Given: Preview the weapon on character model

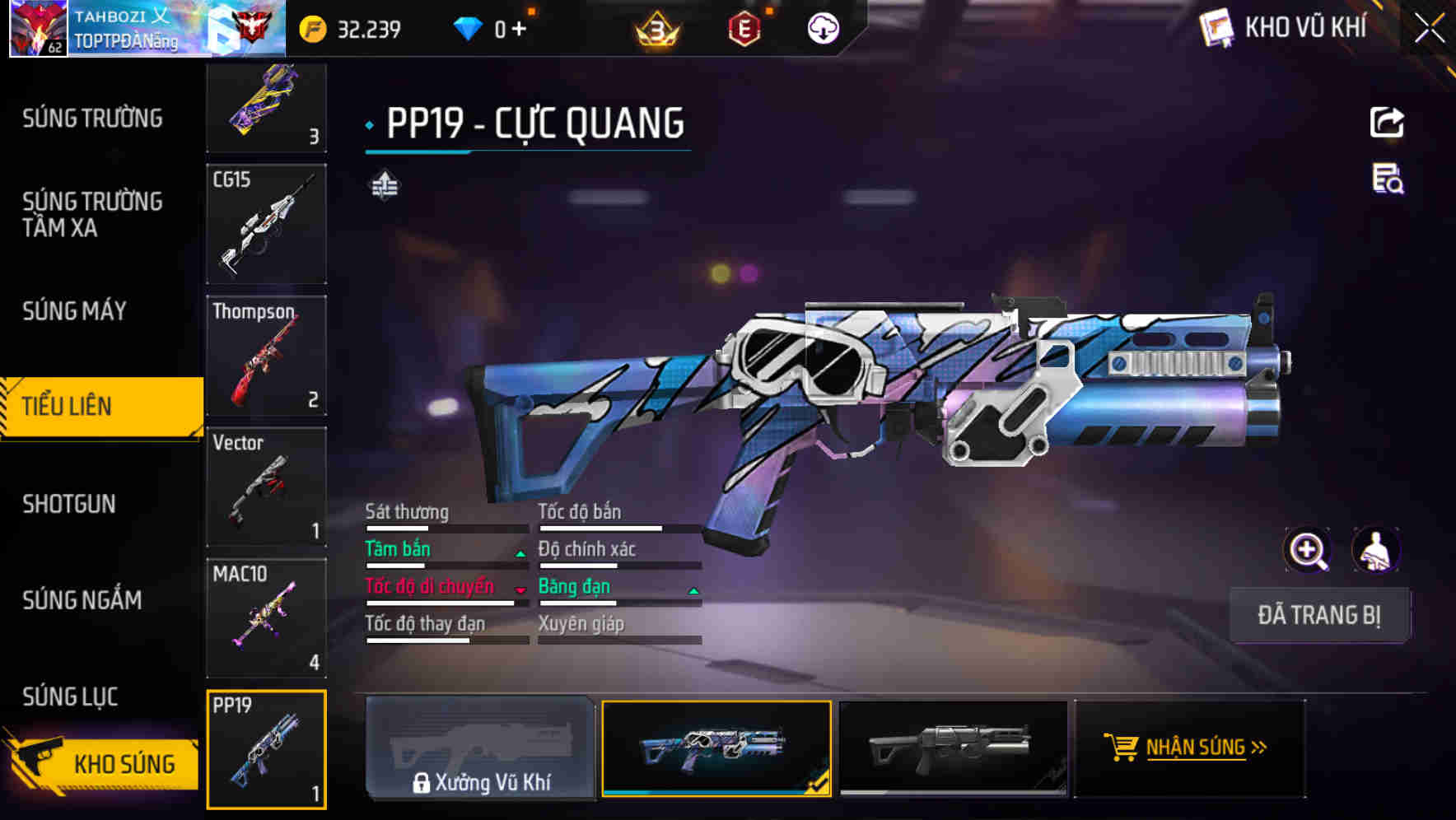Looking at the screenshot, I should (1378, 550).
